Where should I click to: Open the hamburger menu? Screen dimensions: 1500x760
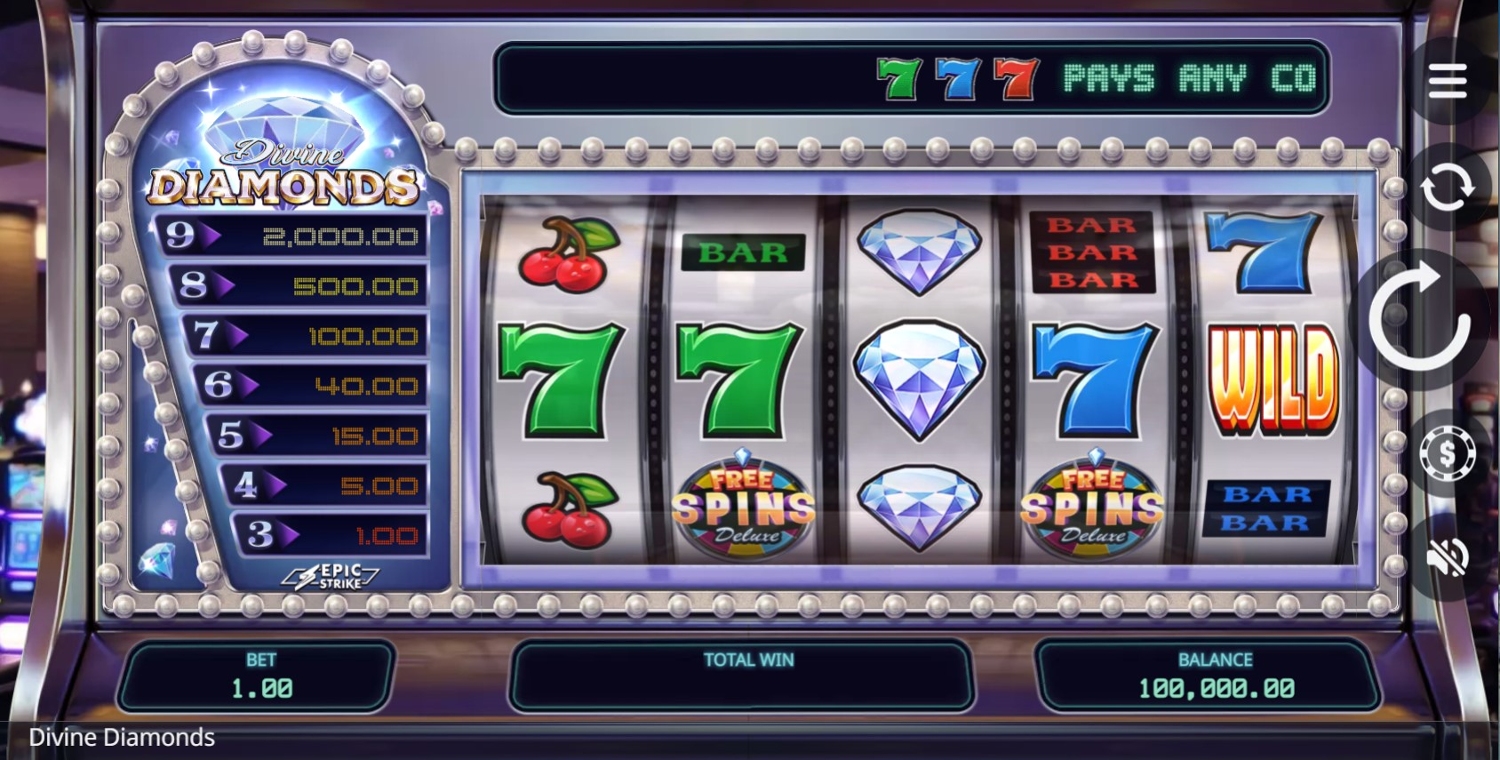(x=1447, y=81)
